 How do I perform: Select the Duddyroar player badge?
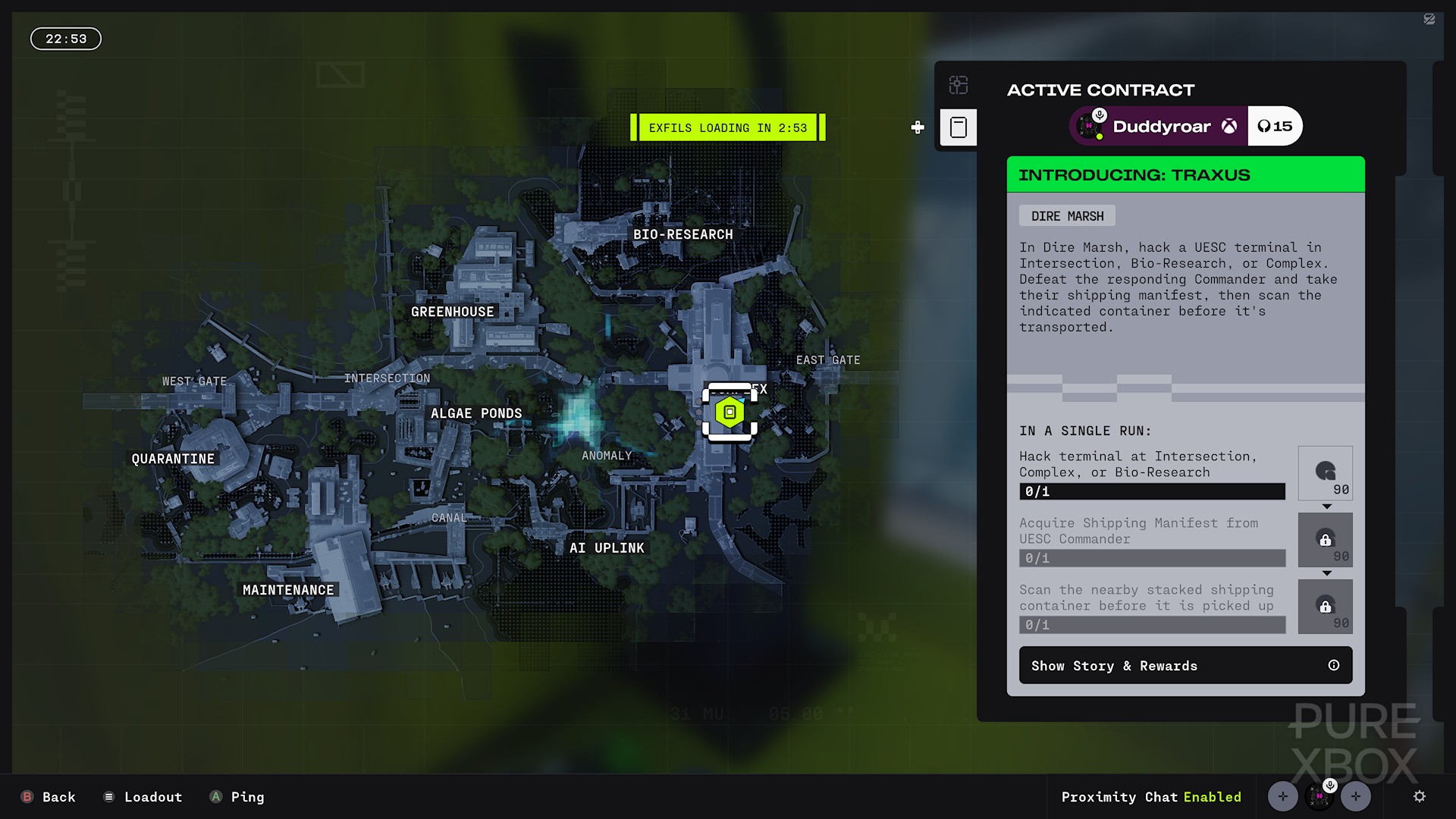(x=1160, y=126)
